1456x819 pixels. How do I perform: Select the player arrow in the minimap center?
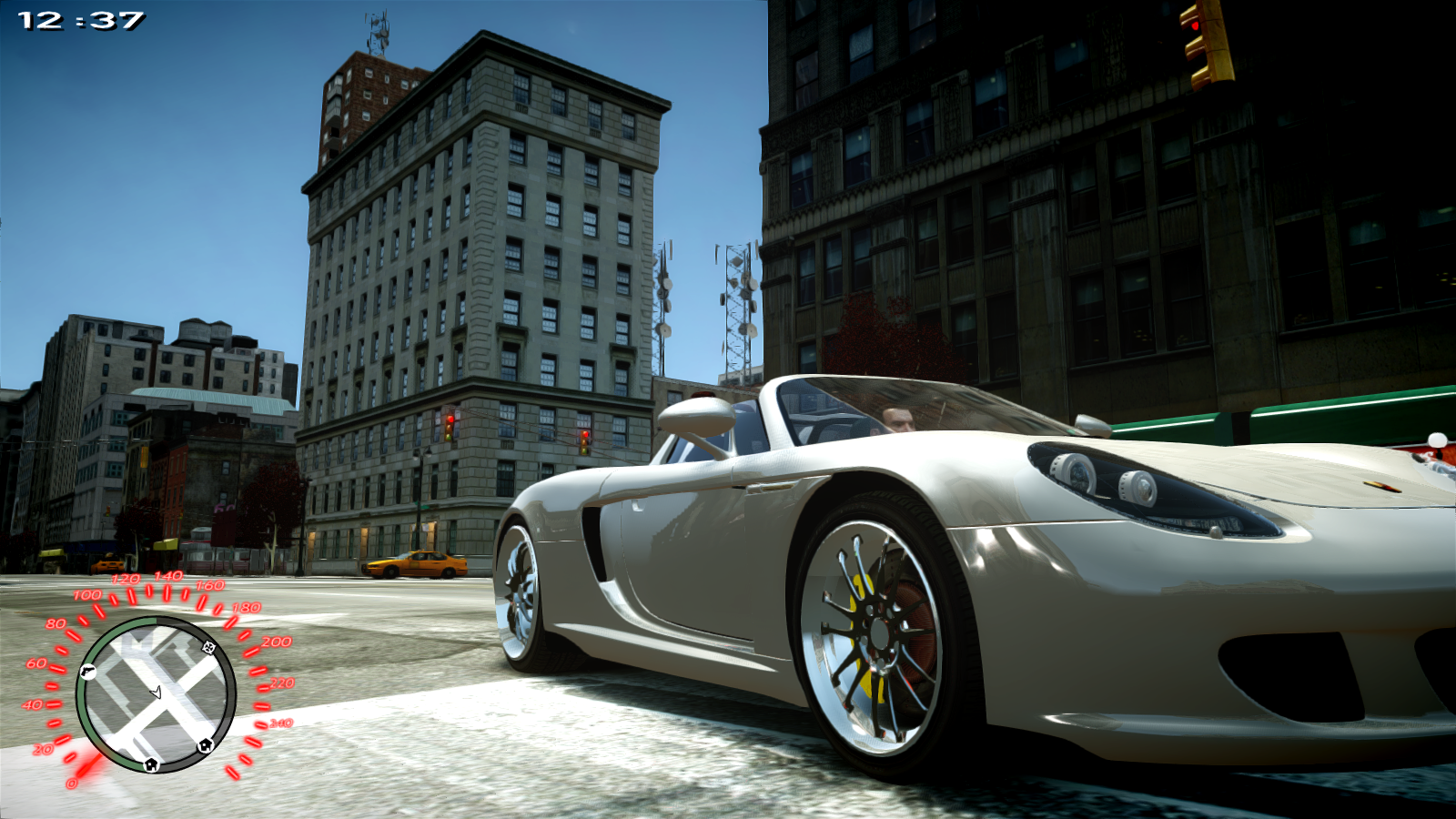point(157,693)
